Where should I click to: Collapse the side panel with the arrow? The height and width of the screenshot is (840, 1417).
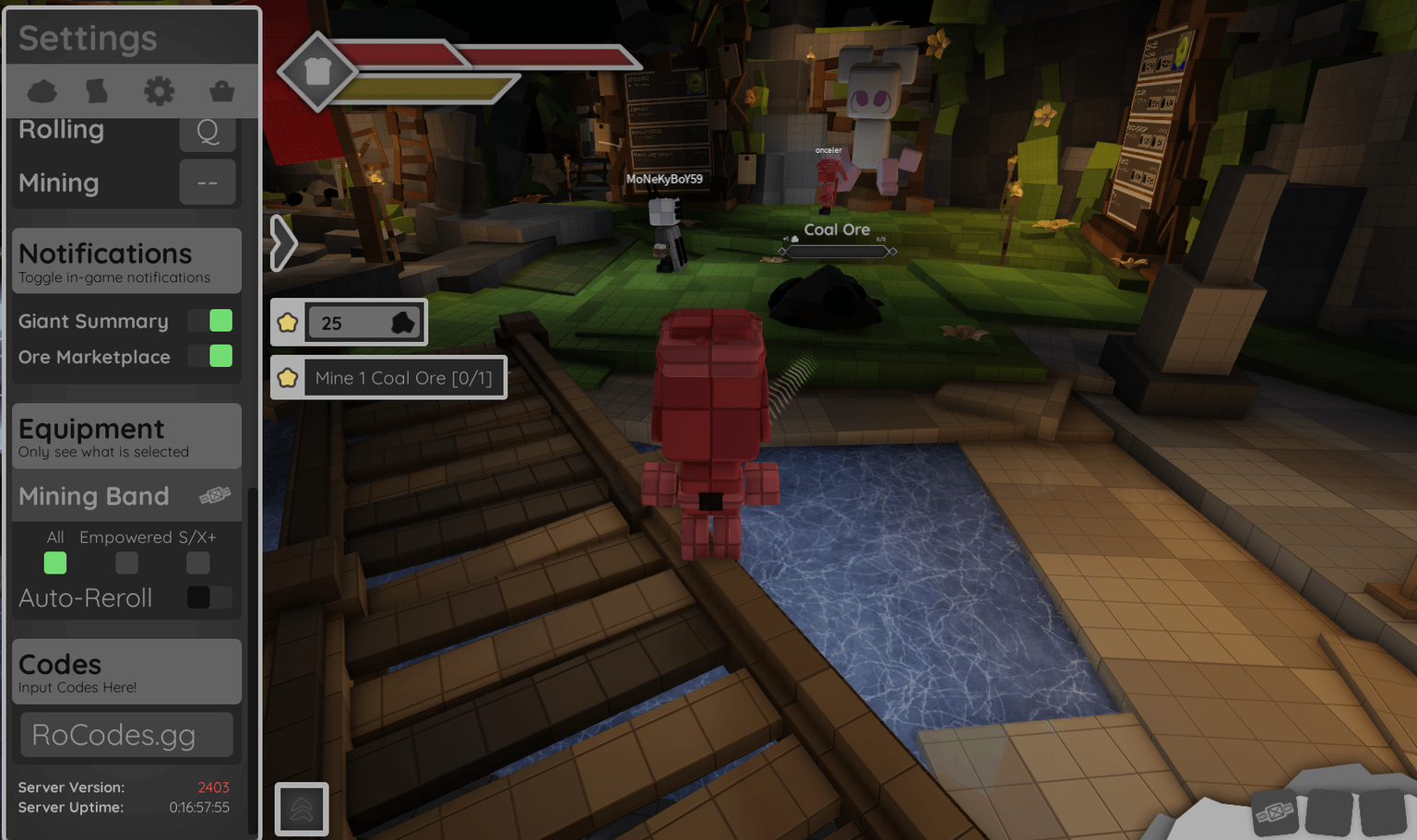click(x=283, y=243)
